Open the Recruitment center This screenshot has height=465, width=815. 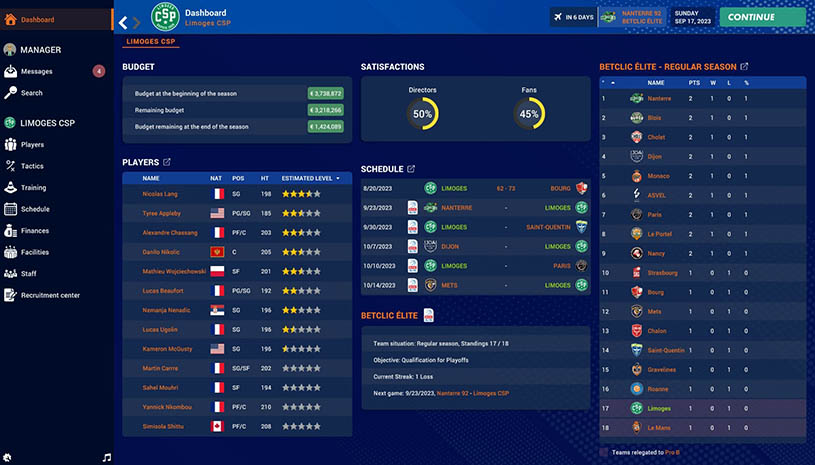[x=50, y=295]
